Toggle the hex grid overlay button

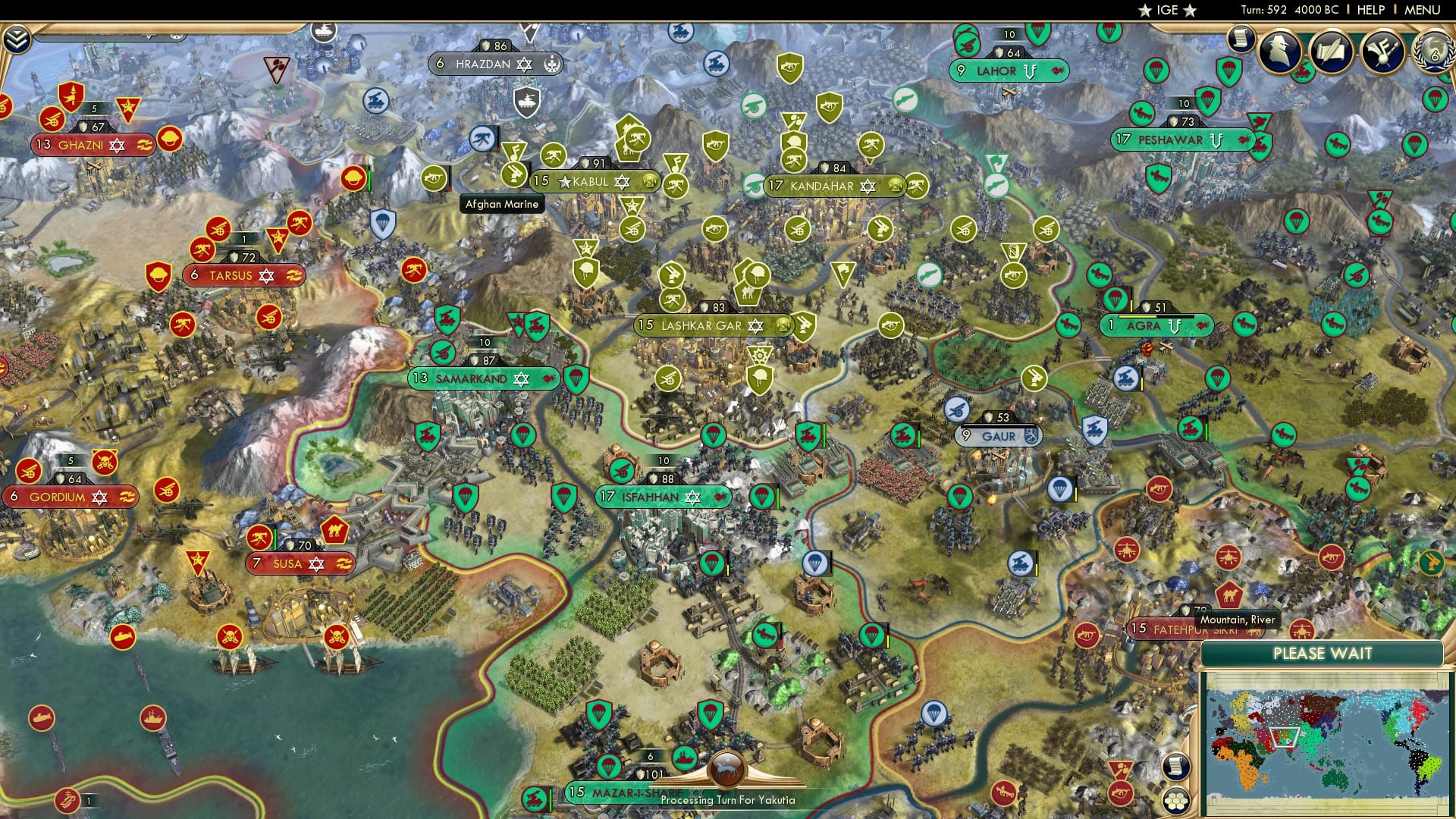tap(1175, 802)
